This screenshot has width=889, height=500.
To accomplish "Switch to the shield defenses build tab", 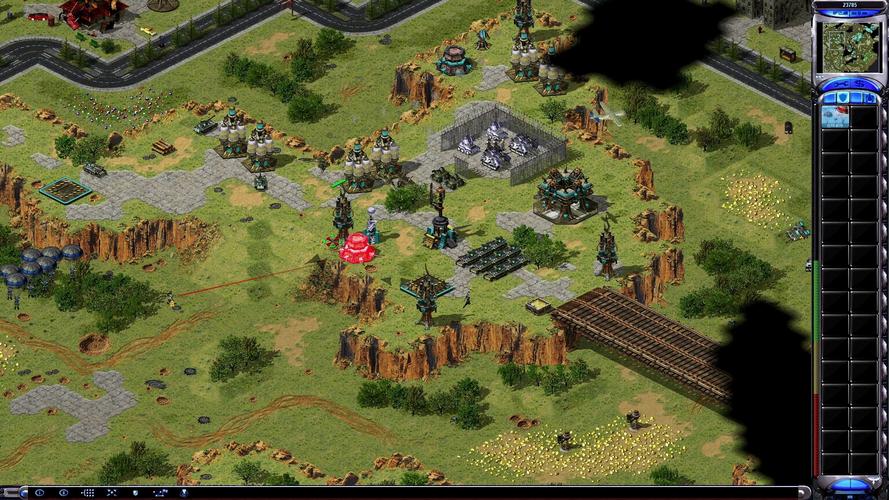I will 843,97.
